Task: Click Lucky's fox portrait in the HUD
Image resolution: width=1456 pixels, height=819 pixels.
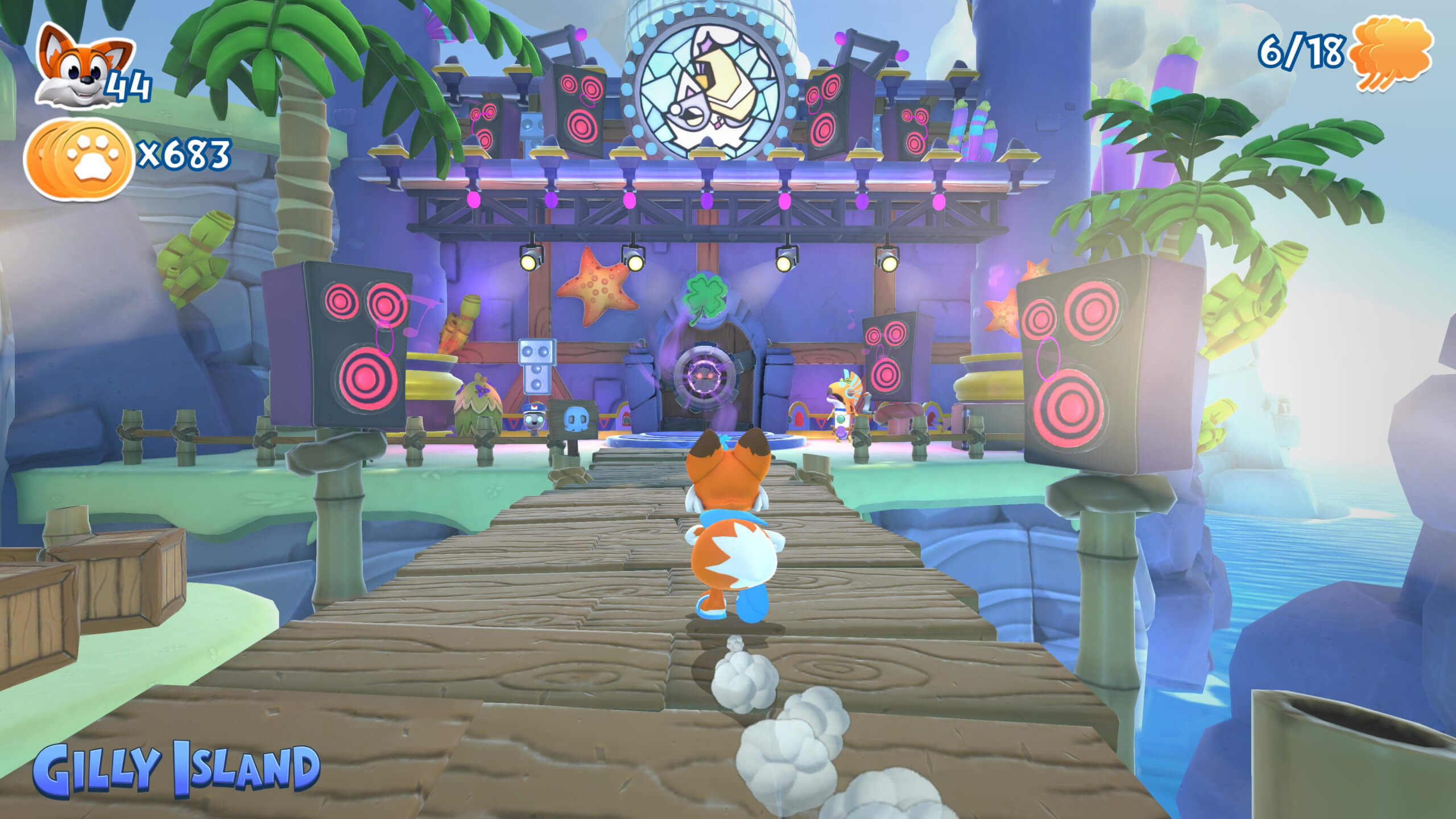Action: (x=80, y=71)
